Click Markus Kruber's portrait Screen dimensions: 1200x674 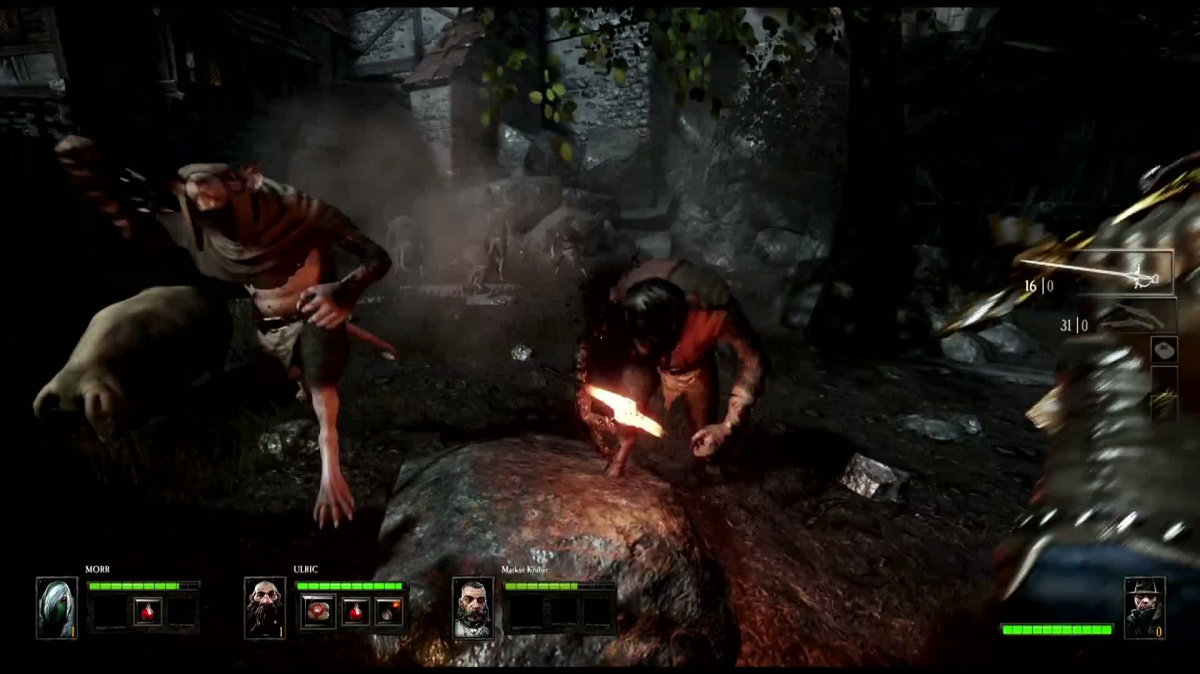point(473,607)
